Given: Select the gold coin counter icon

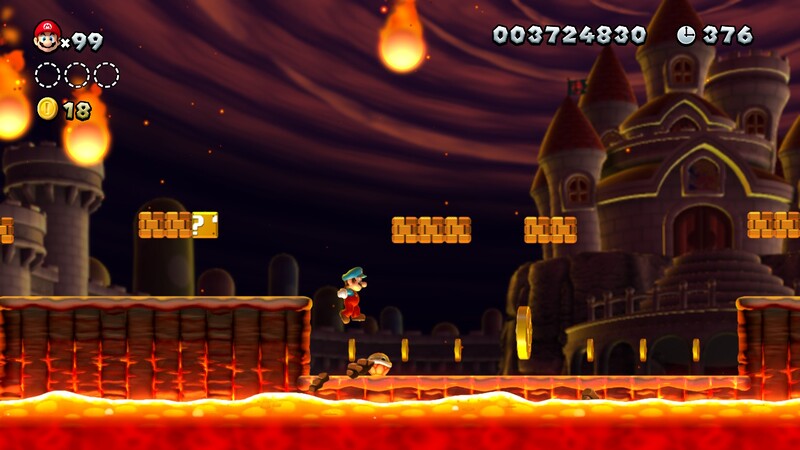Looking at the screenshot, I should point(47,109).
